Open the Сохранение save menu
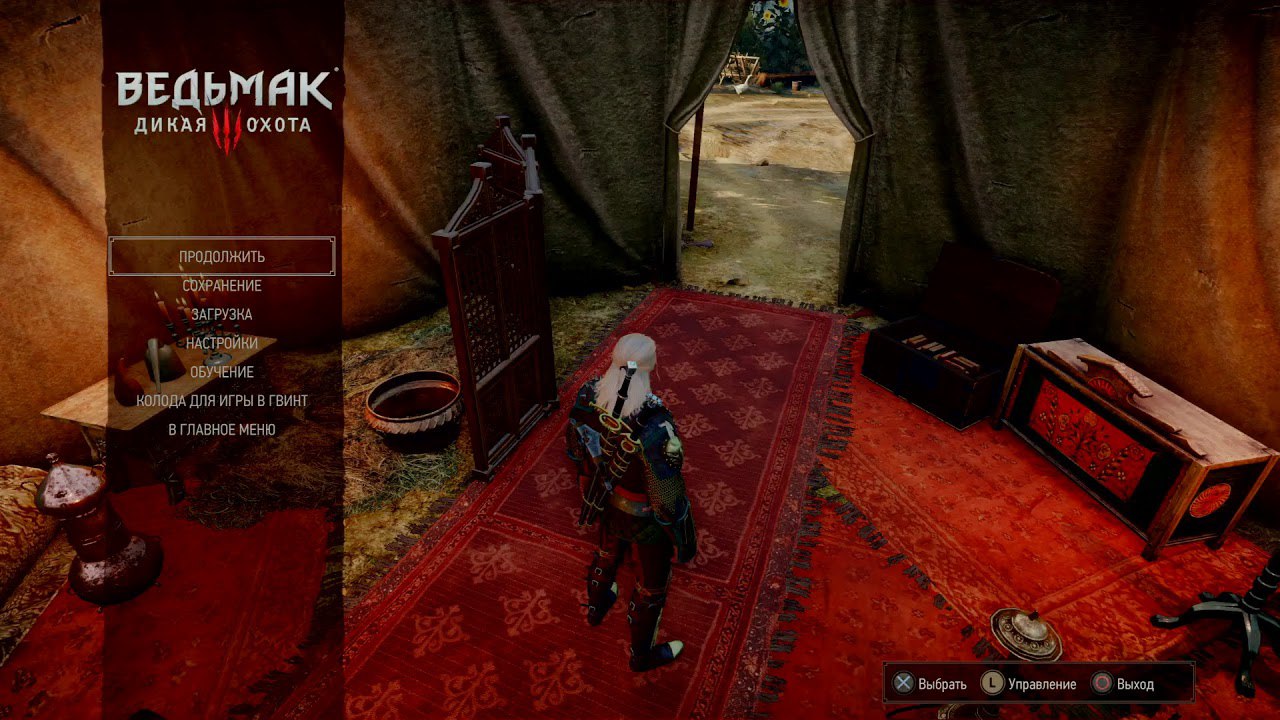1280x720 pixels. pos(222,286)
